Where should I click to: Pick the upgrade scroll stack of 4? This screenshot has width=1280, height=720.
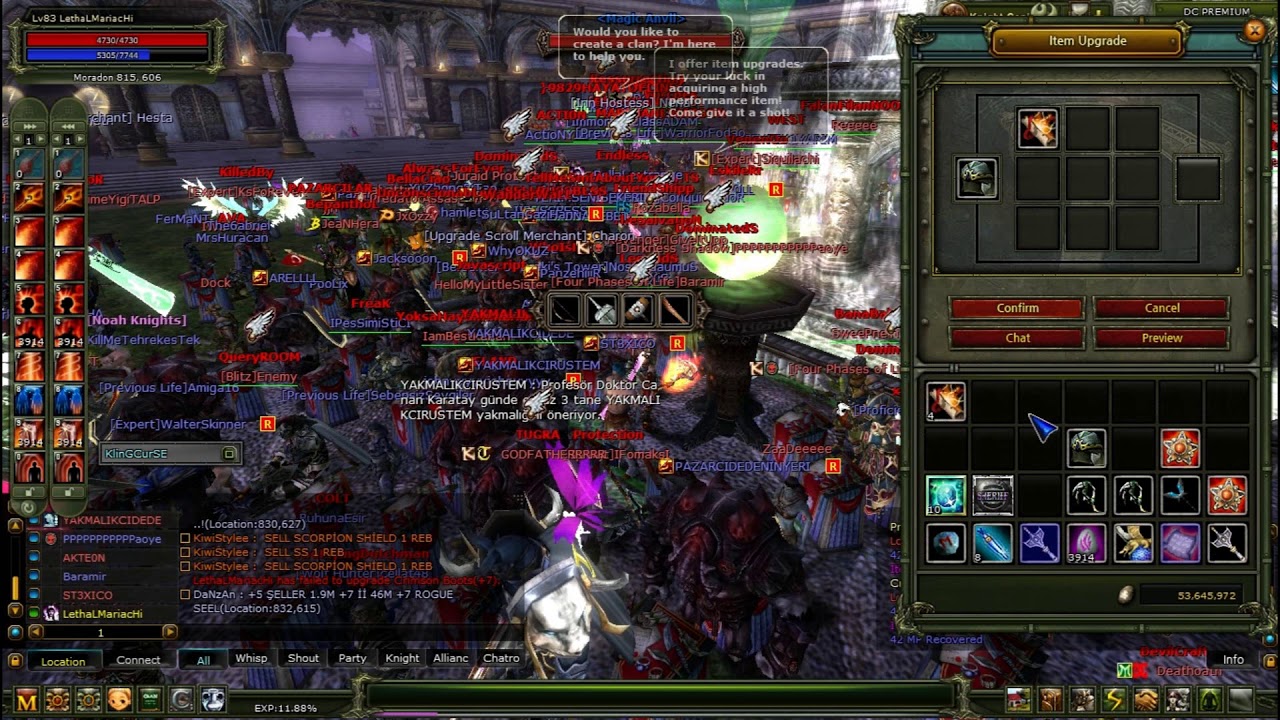pos(945,401)
